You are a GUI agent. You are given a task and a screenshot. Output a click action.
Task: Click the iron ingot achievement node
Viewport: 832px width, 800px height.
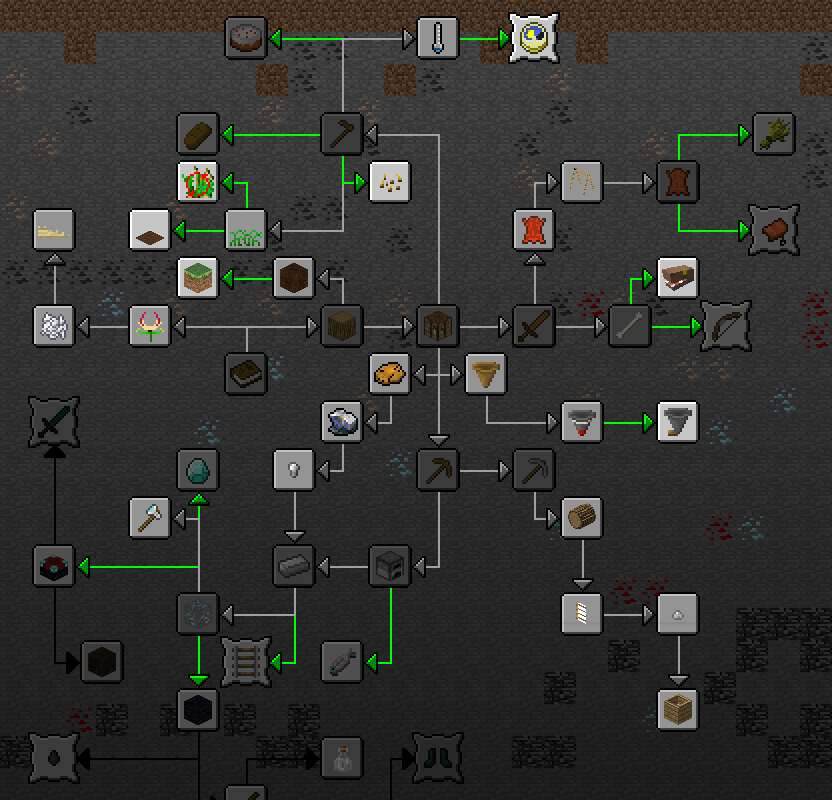pos(293,566)
